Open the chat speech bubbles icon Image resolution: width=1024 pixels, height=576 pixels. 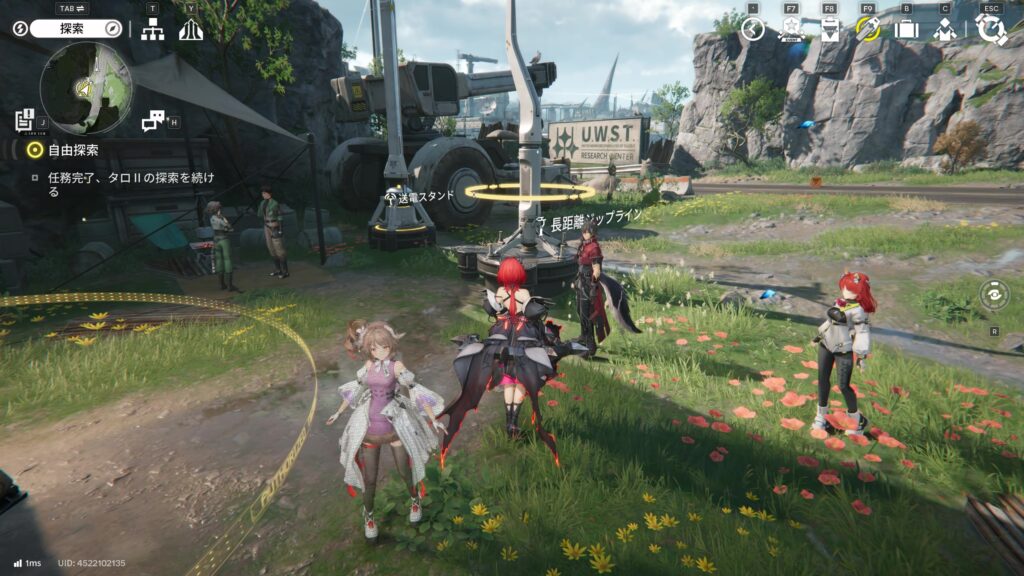point(152,121)
